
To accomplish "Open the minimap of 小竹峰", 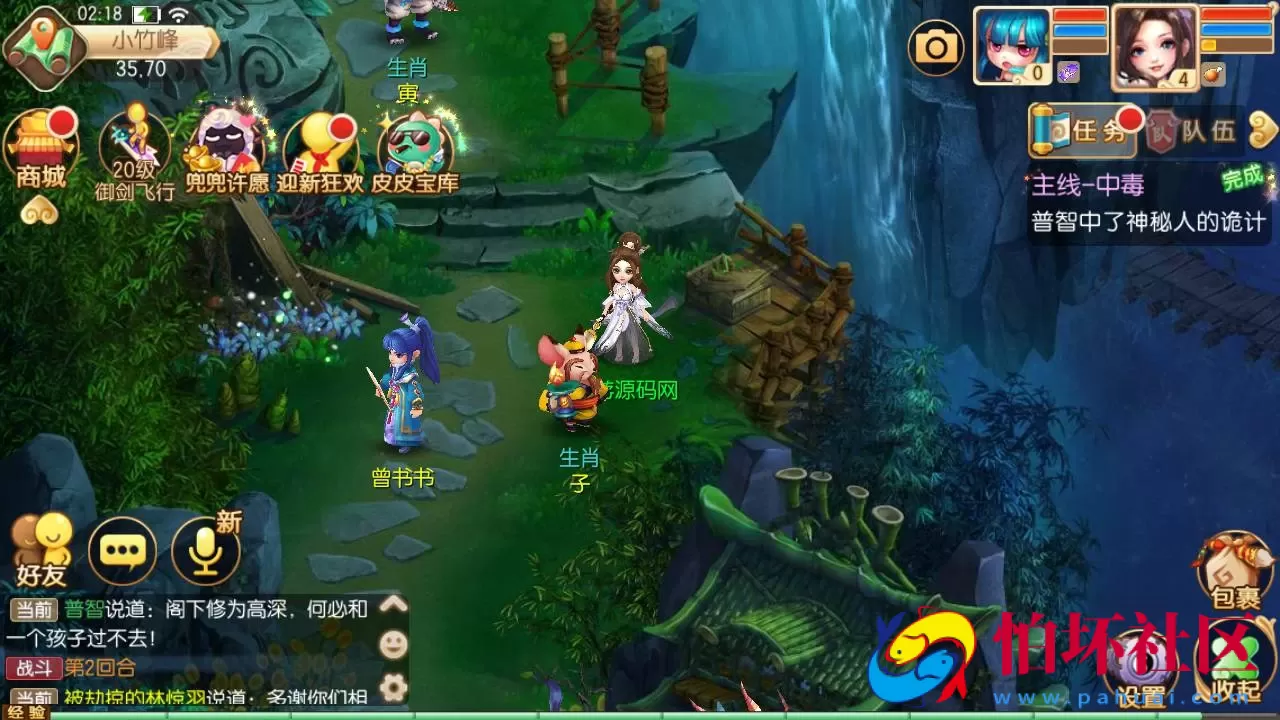I will 42,45.
